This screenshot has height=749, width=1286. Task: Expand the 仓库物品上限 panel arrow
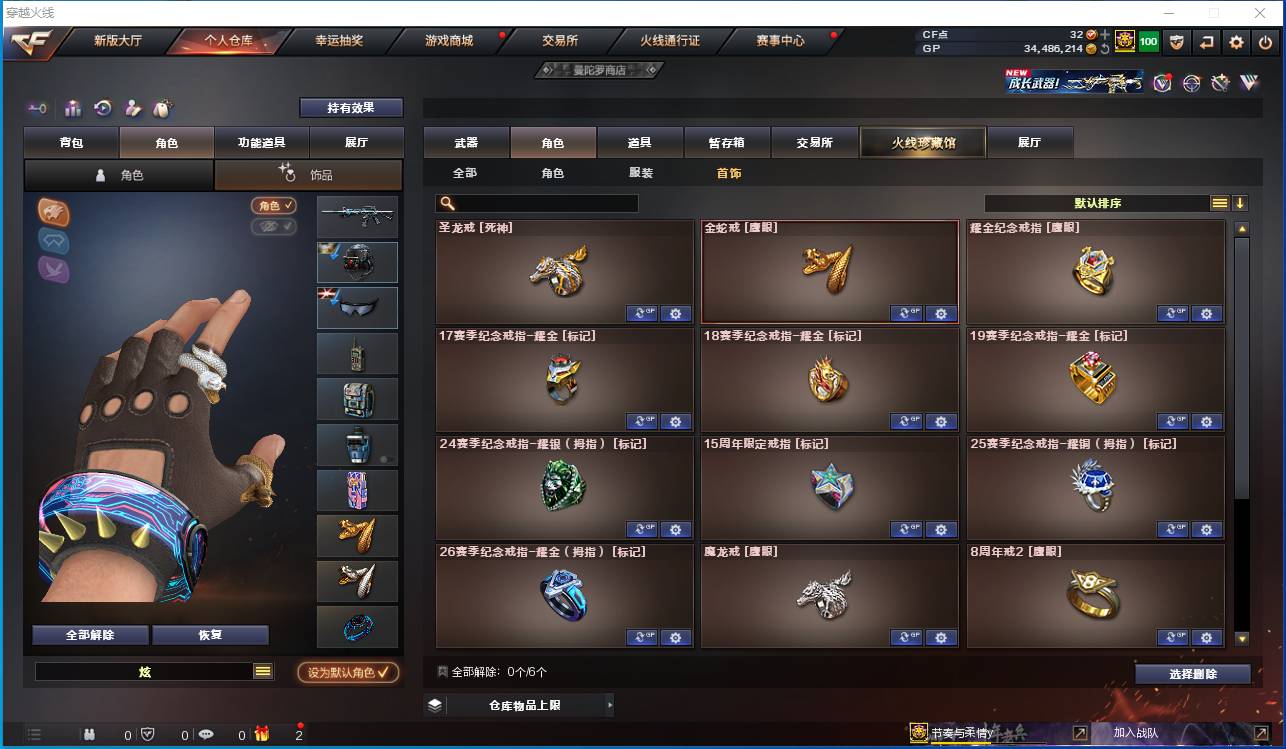click(x=611, y=705)
